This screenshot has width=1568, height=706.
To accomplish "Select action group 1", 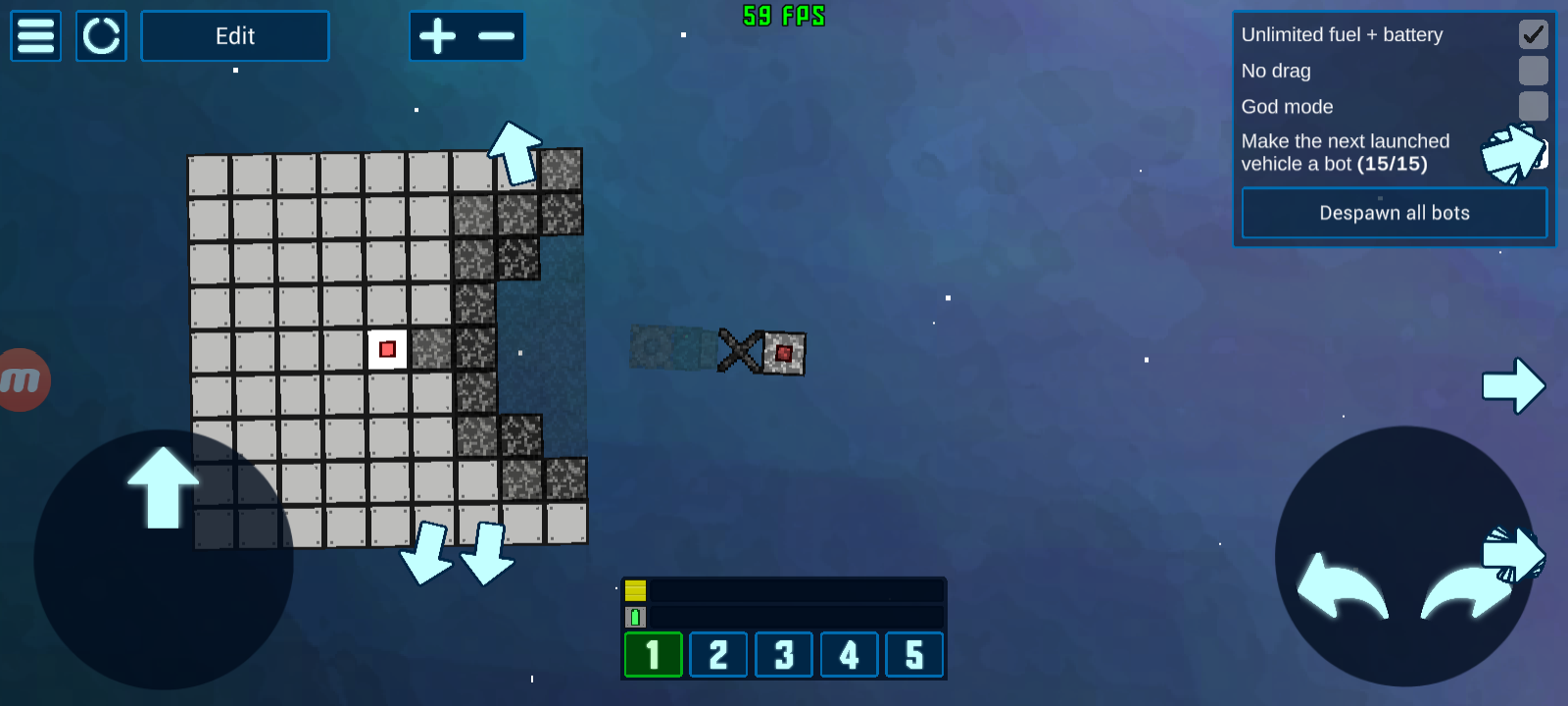I will coord(653,655).
